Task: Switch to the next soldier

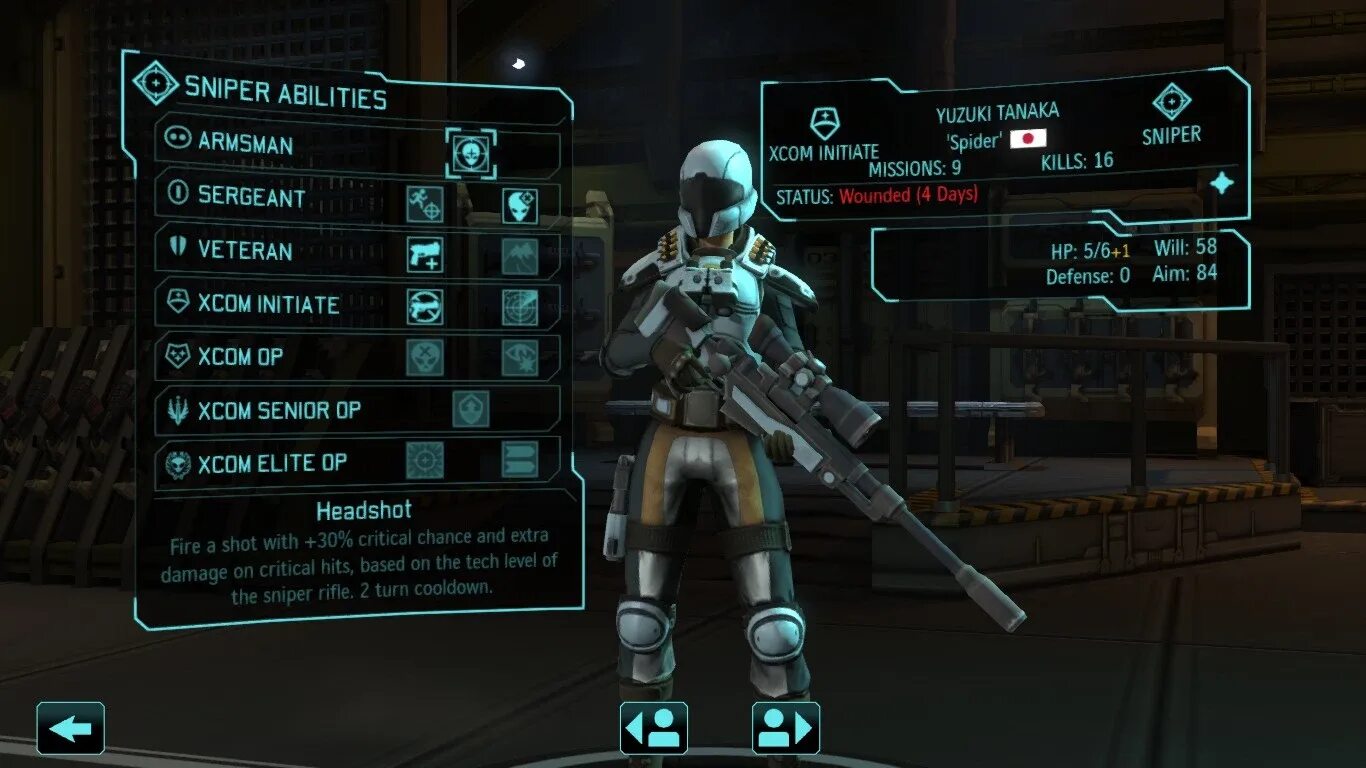Action: click(x=786, y=728)
